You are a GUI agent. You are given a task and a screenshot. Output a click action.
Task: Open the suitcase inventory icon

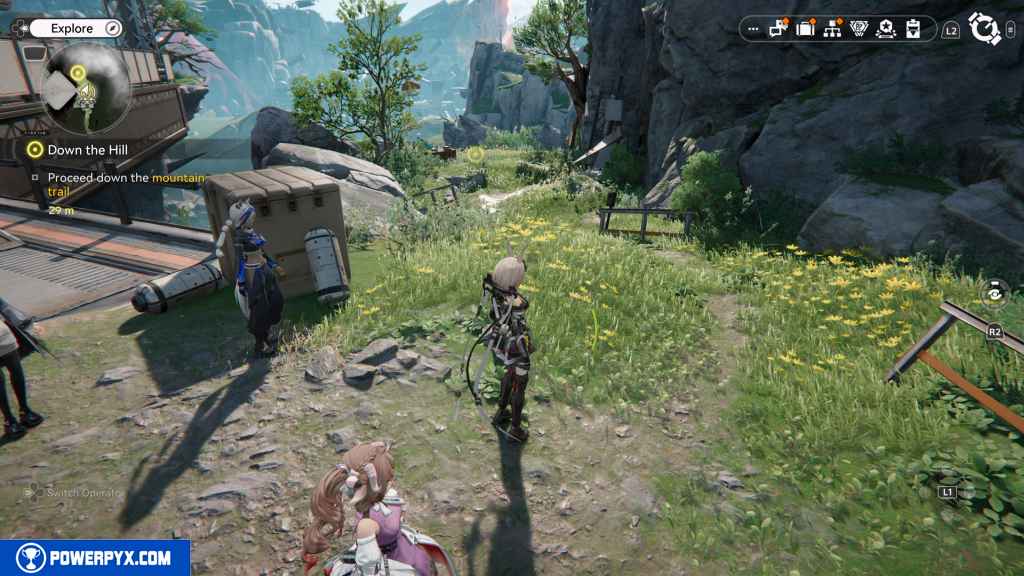coord(806,29)
